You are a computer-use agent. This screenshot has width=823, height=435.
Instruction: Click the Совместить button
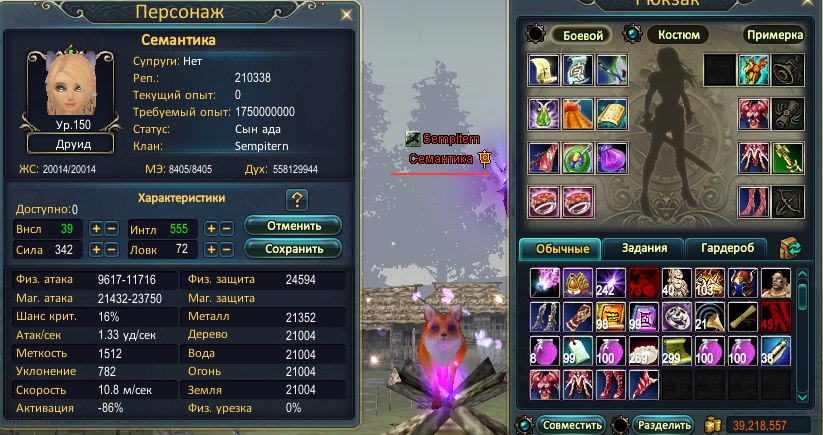tap(570, 424)
